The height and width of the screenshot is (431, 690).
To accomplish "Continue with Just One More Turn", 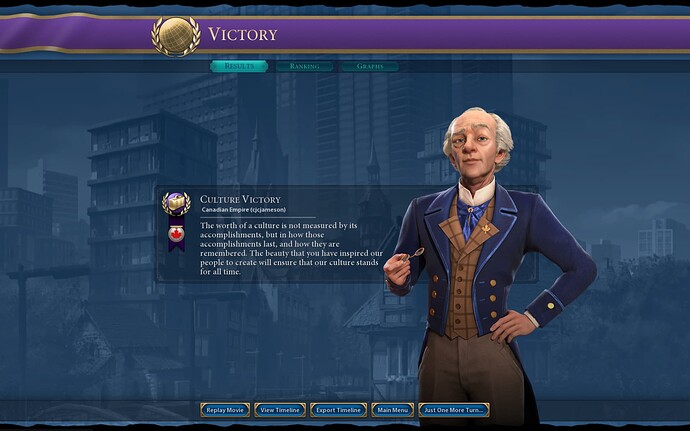I will 454,410.
